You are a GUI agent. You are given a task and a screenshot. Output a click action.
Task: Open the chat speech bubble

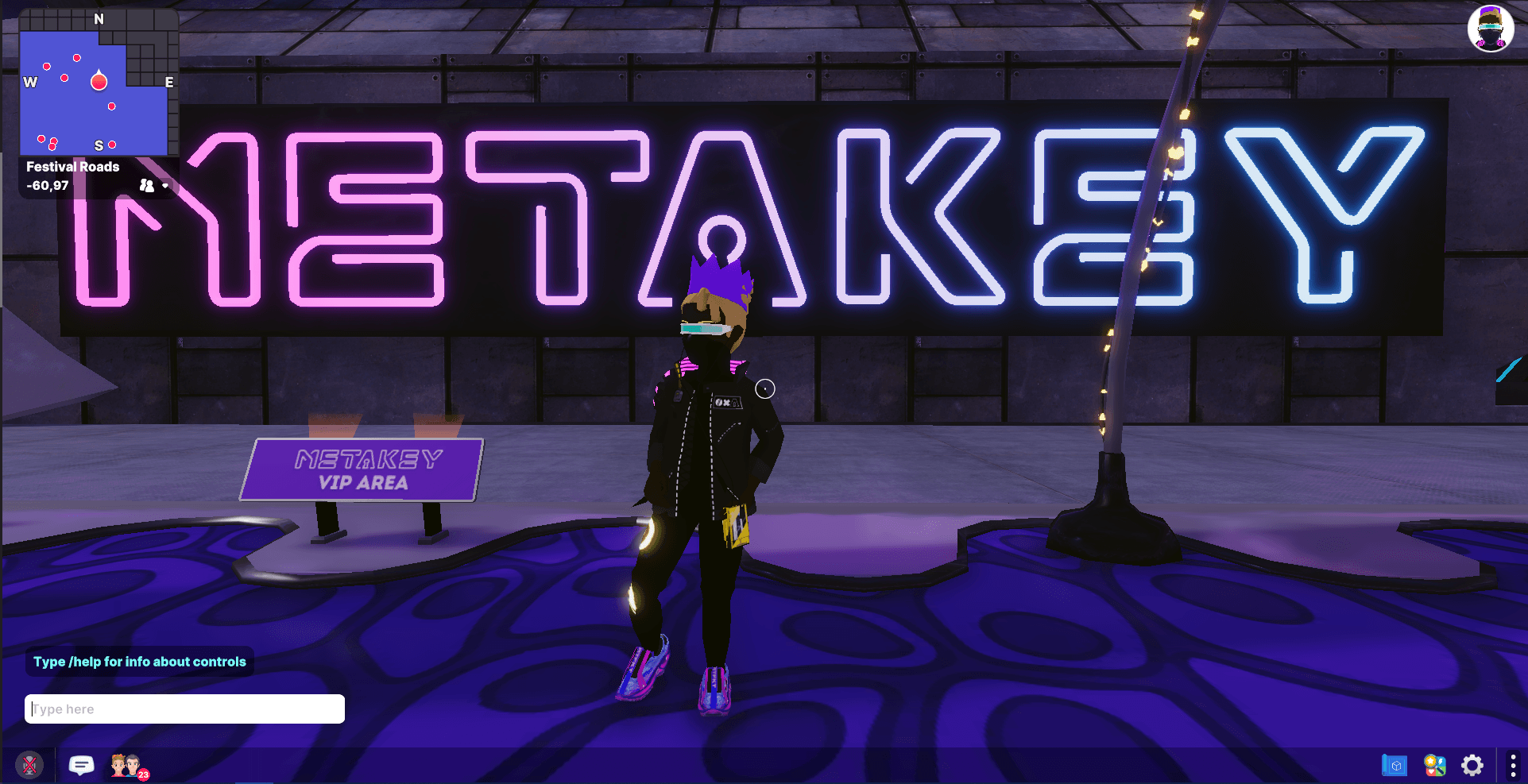[81, 765]
